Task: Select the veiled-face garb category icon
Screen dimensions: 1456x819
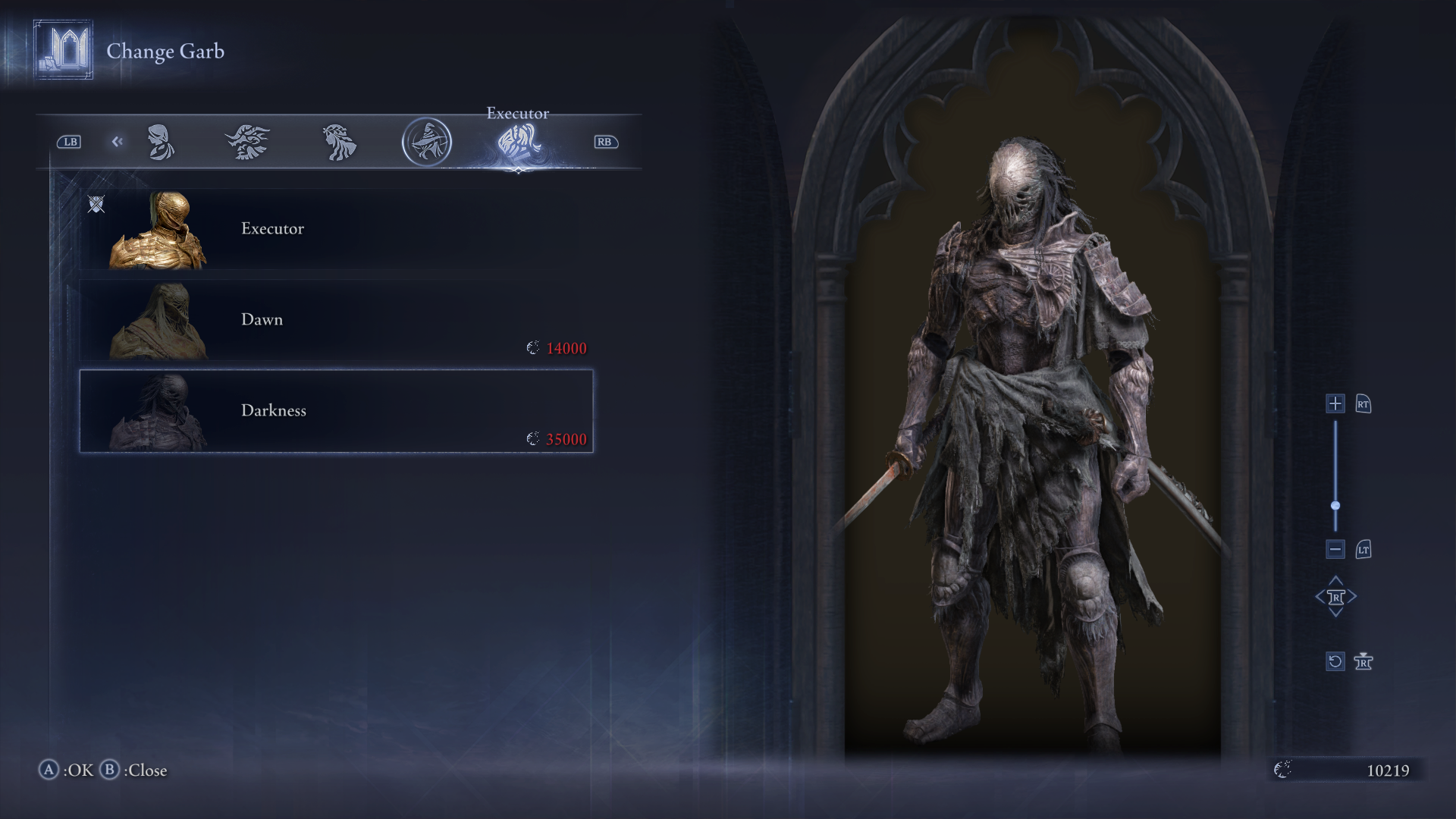Action: click(x=159, y=142)
